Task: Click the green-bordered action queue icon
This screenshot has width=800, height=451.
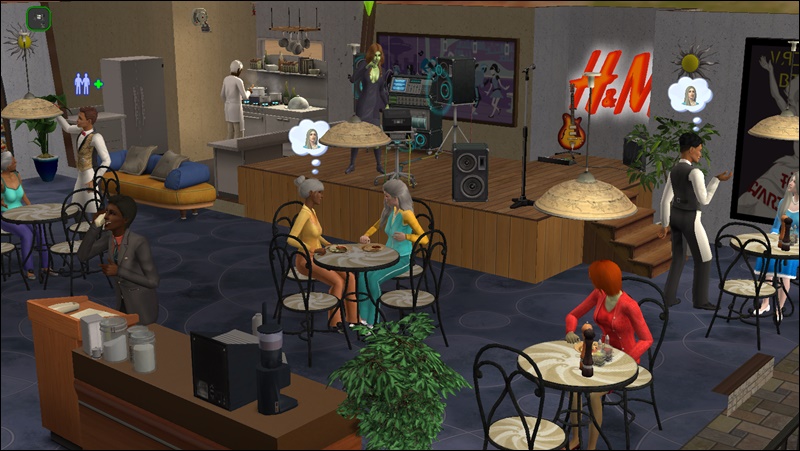Action: click(39, 18)
